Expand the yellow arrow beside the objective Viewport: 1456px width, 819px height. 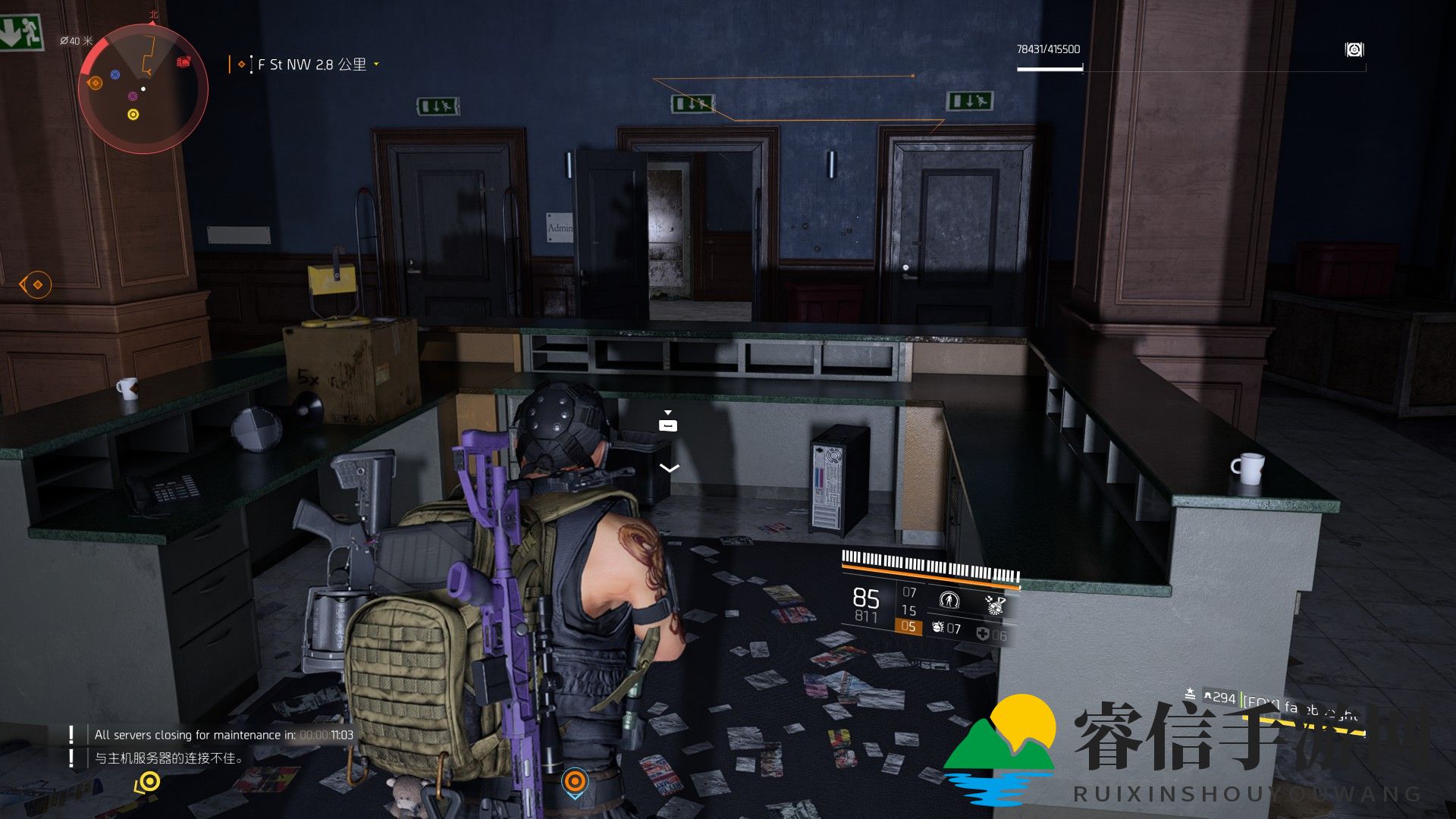coord(376,64)
